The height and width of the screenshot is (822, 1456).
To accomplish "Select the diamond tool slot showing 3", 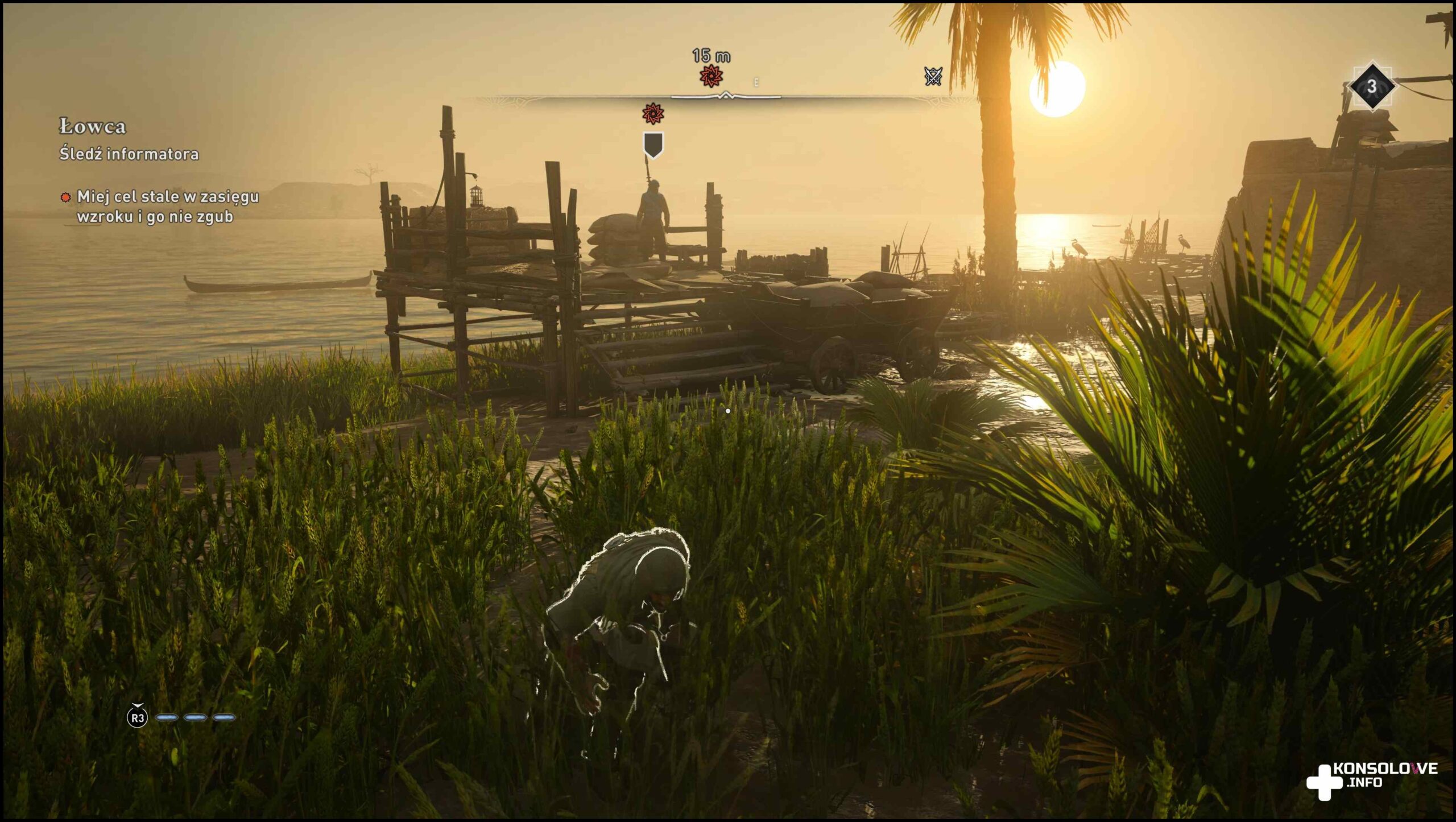I will [x=1371, y=86].
